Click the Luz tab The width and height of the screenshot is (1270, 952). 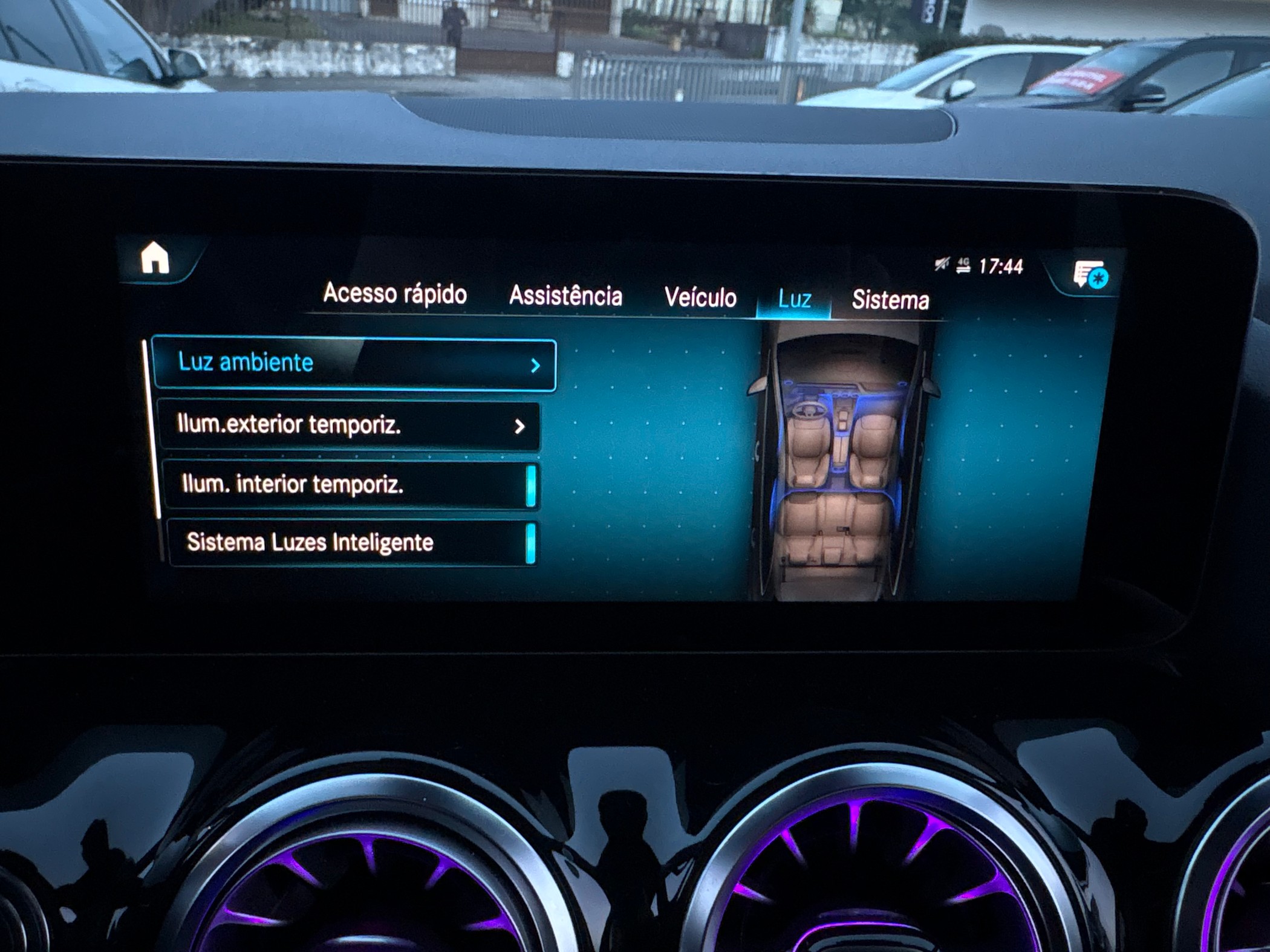coord(794,299)
